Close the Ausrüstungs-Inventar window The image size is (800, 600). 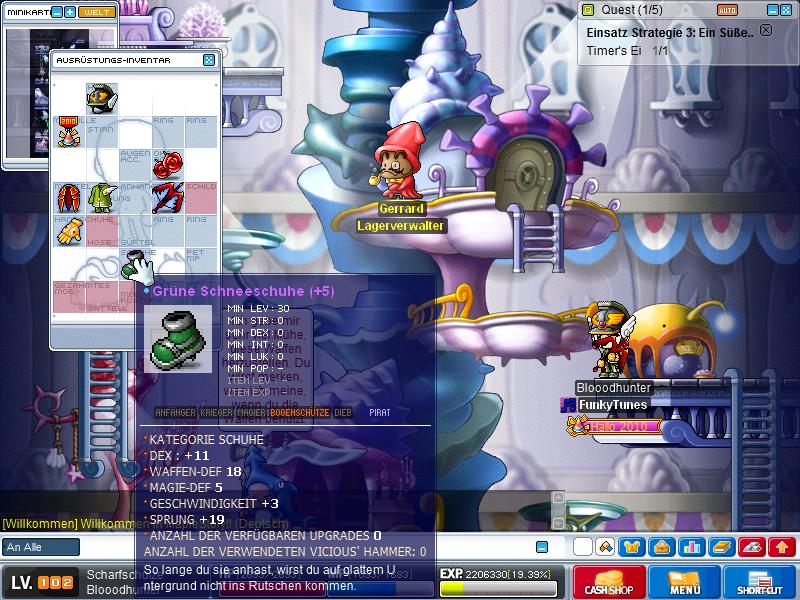coord(209,60)
